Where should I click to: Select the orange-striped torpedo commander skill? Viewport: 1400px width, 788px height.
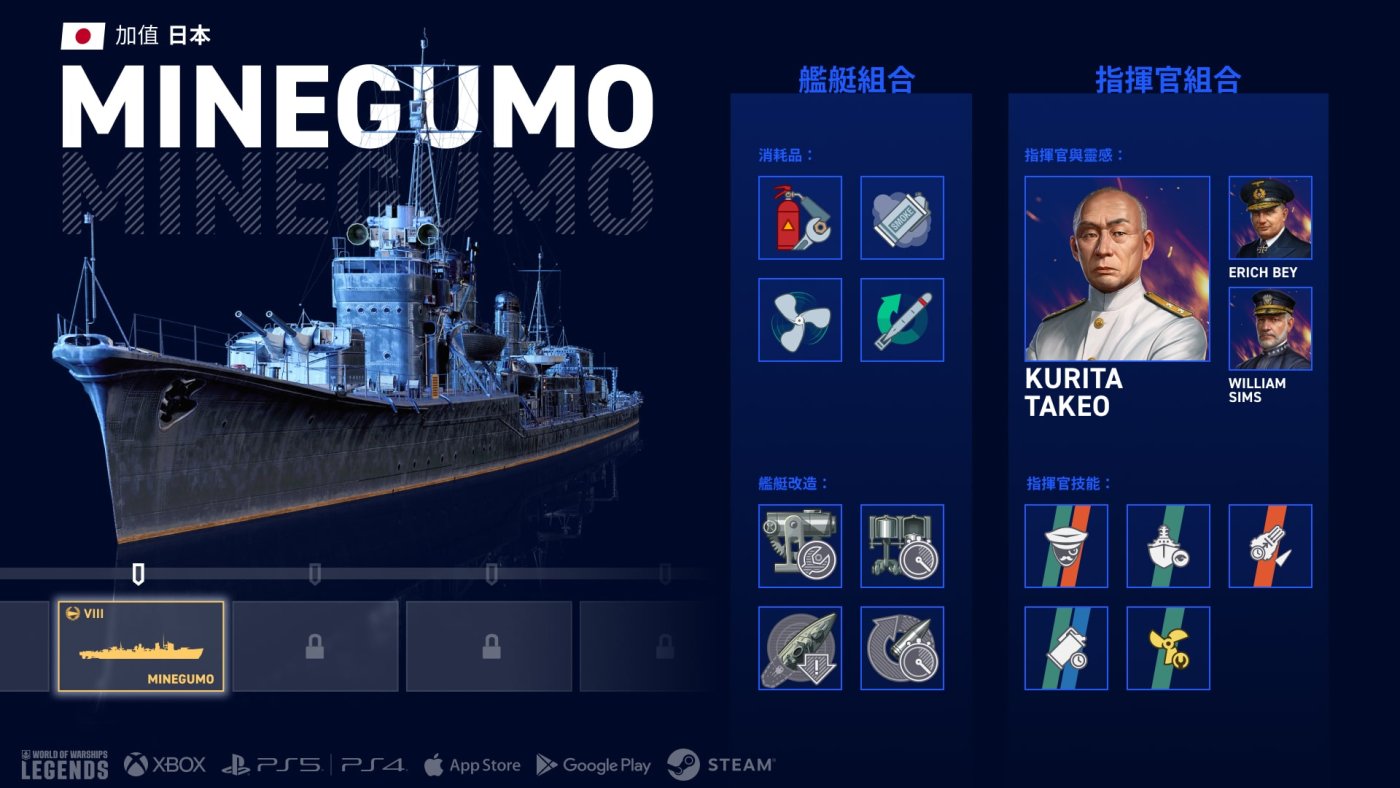pos(1270,546)
